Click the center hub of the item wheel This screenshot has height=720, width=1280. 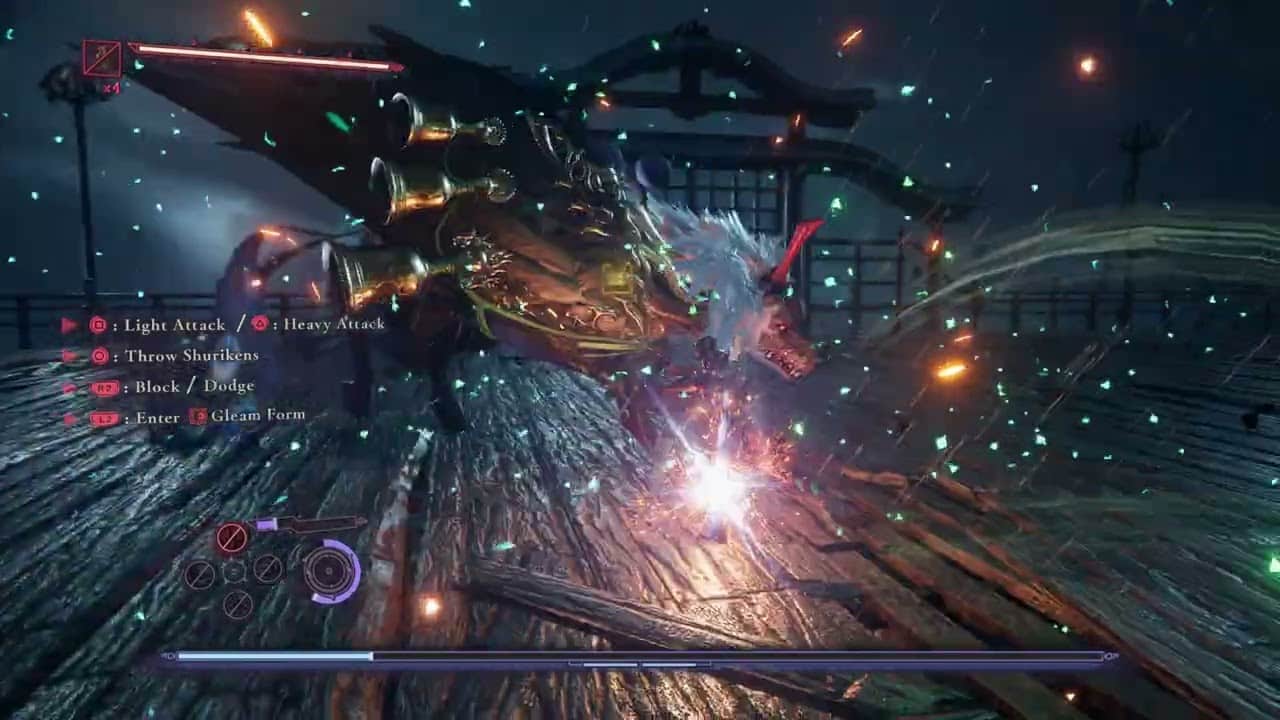click(x=234, y=571)
